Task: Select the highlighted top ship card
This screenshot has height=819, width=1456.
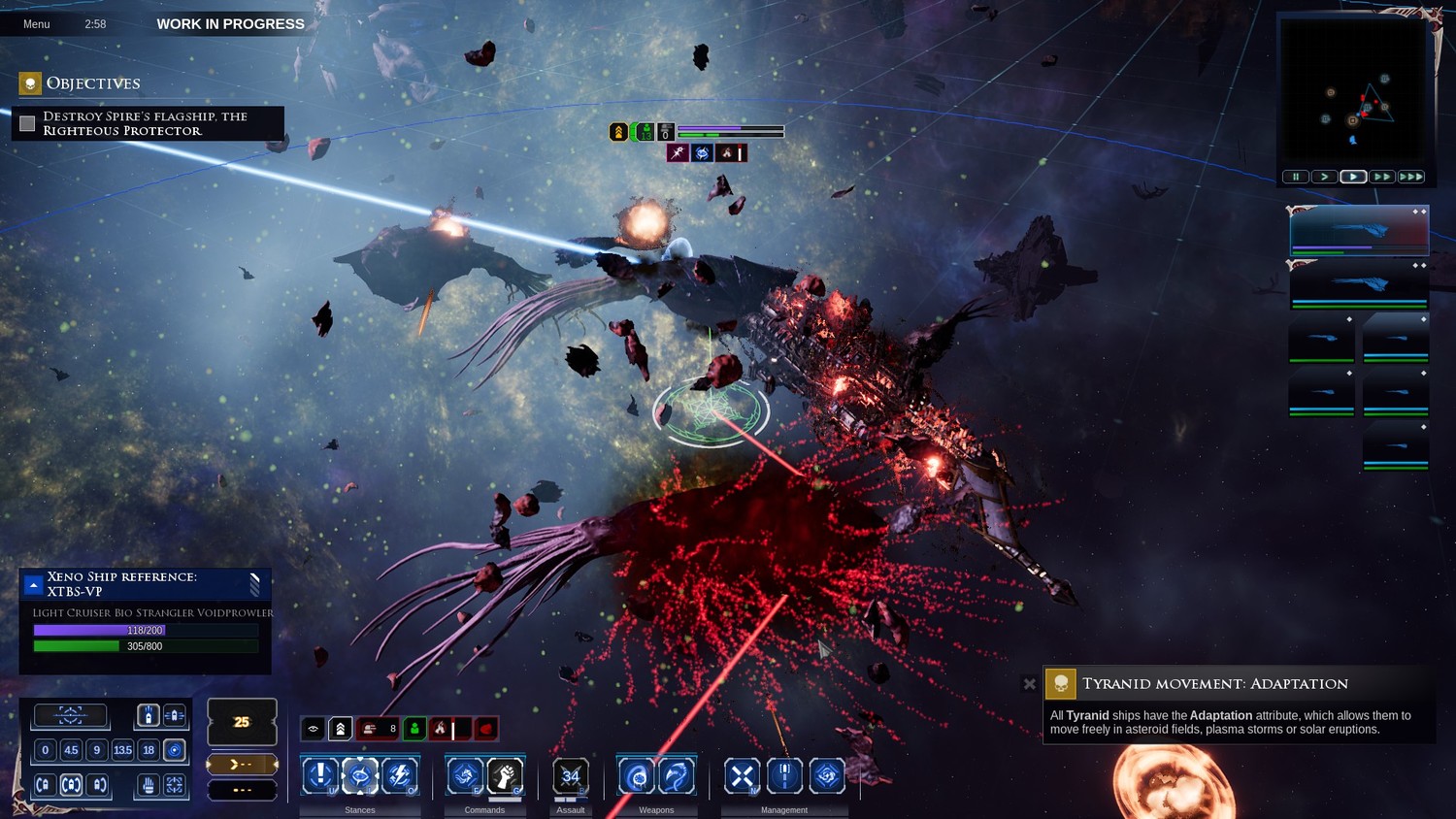Action: coord(1359,231)
